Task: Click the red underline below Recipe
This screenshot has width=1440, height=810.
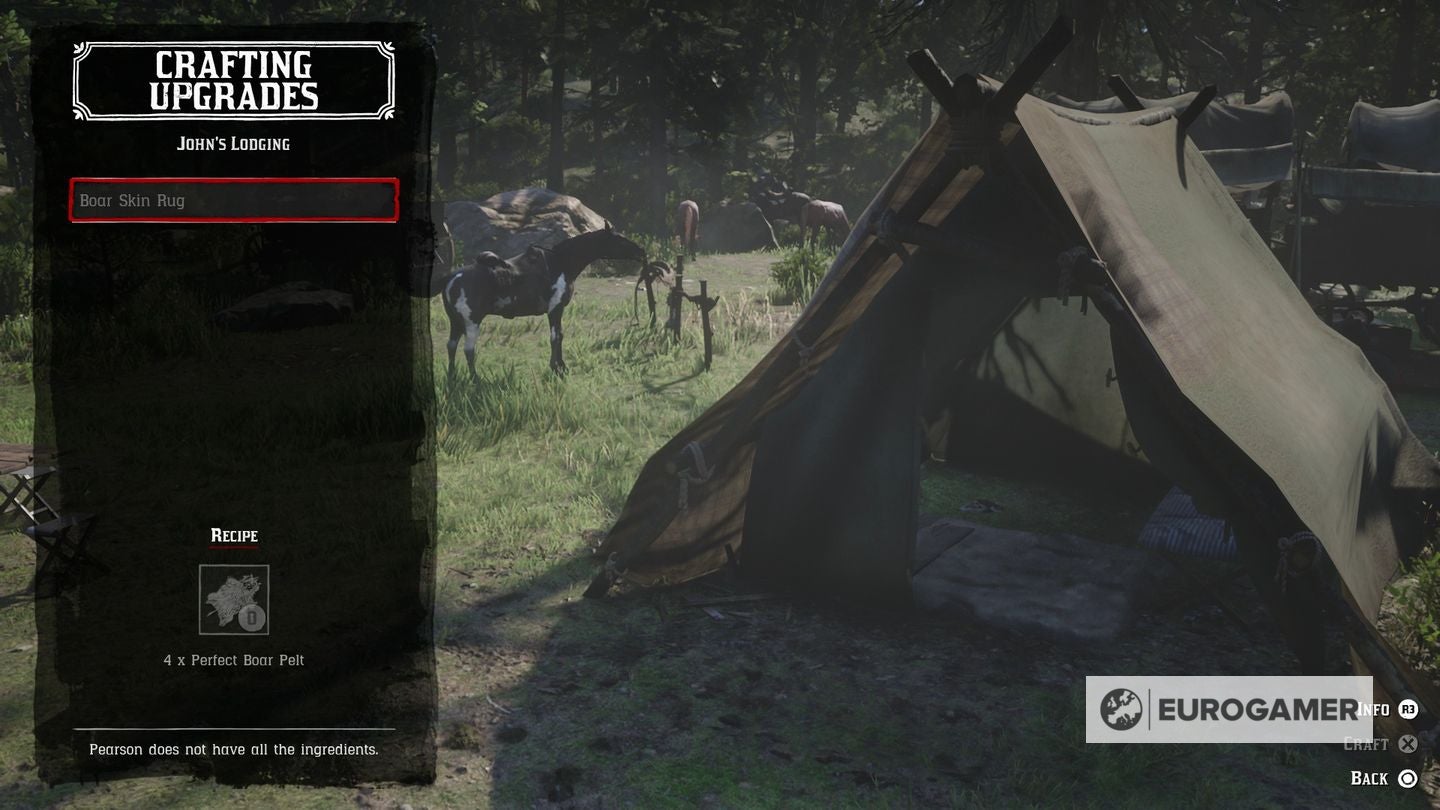Action: (233, 546)
